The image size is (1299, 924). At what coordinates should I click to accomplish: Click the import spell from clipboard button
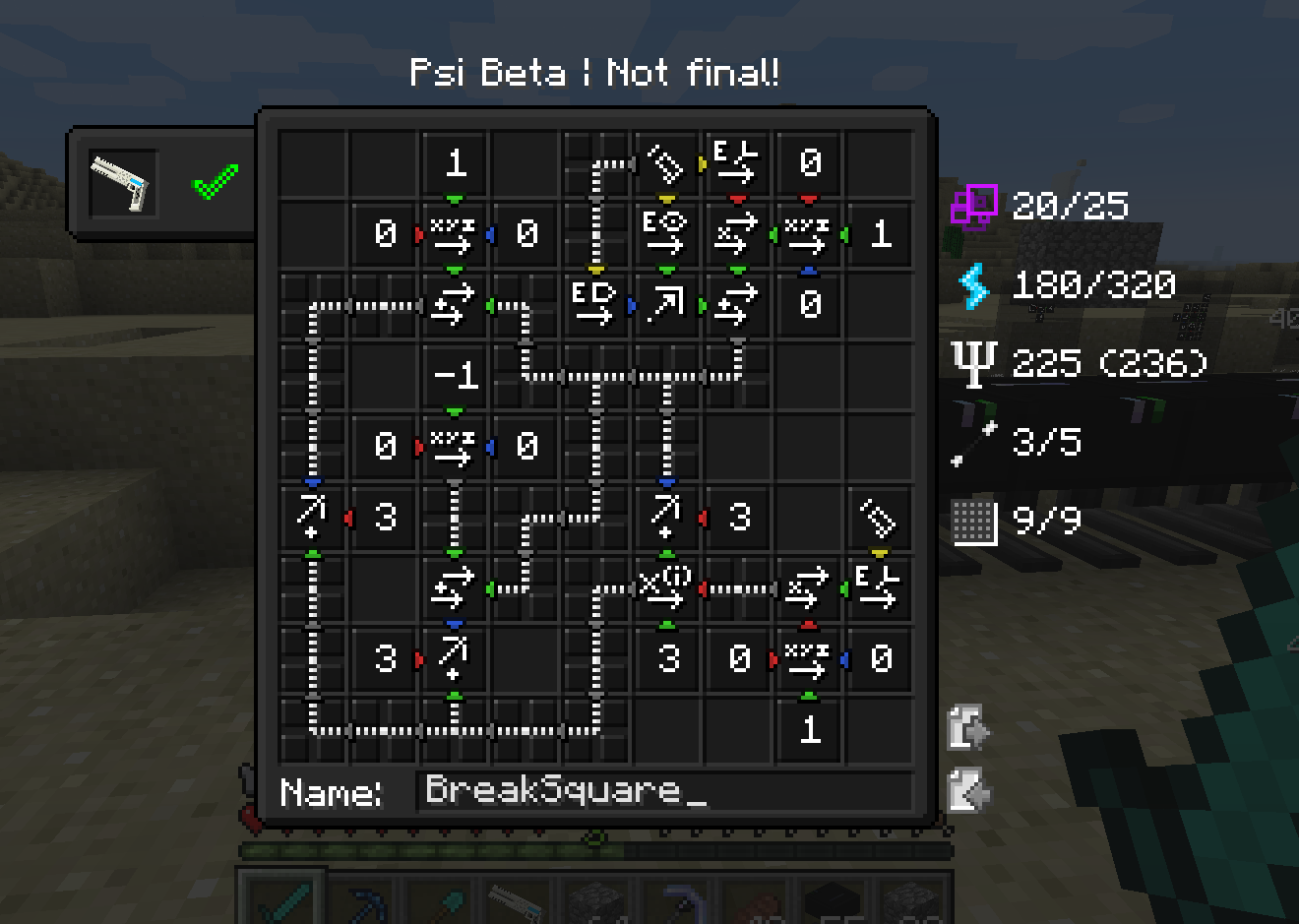tap(965, 787)
